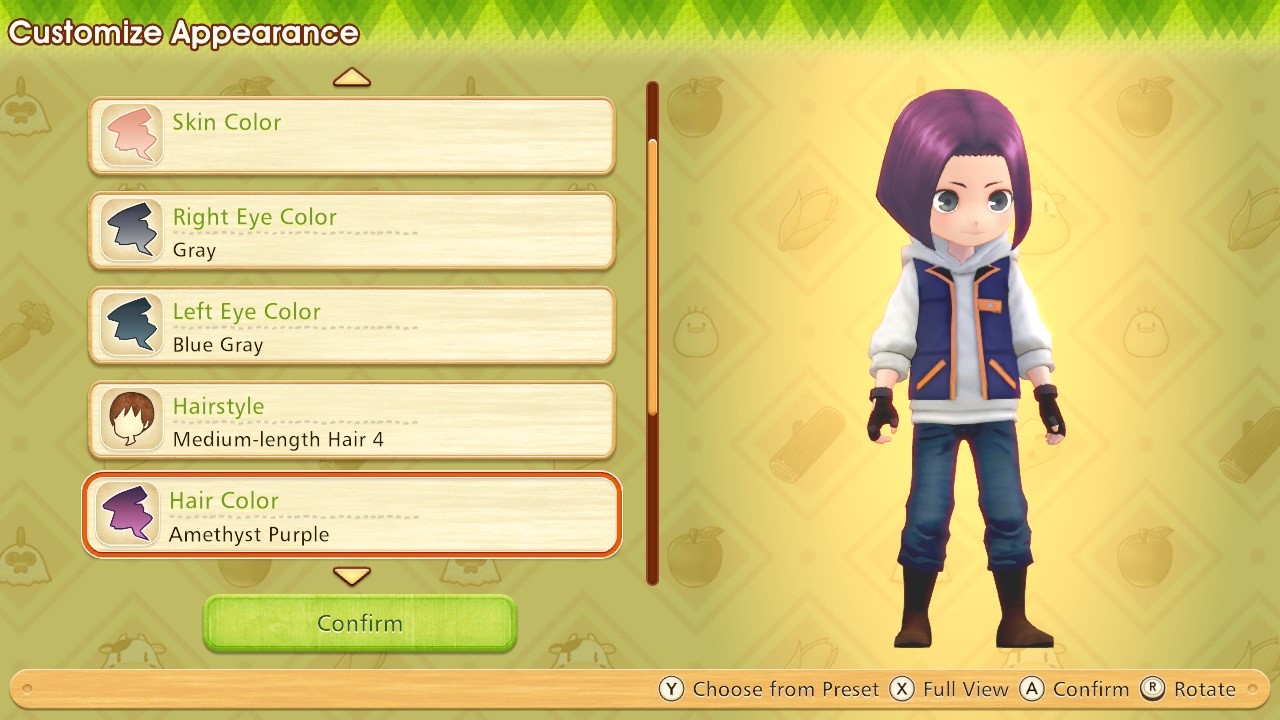Click the list's vertical scrollbar

click(653, 275)
